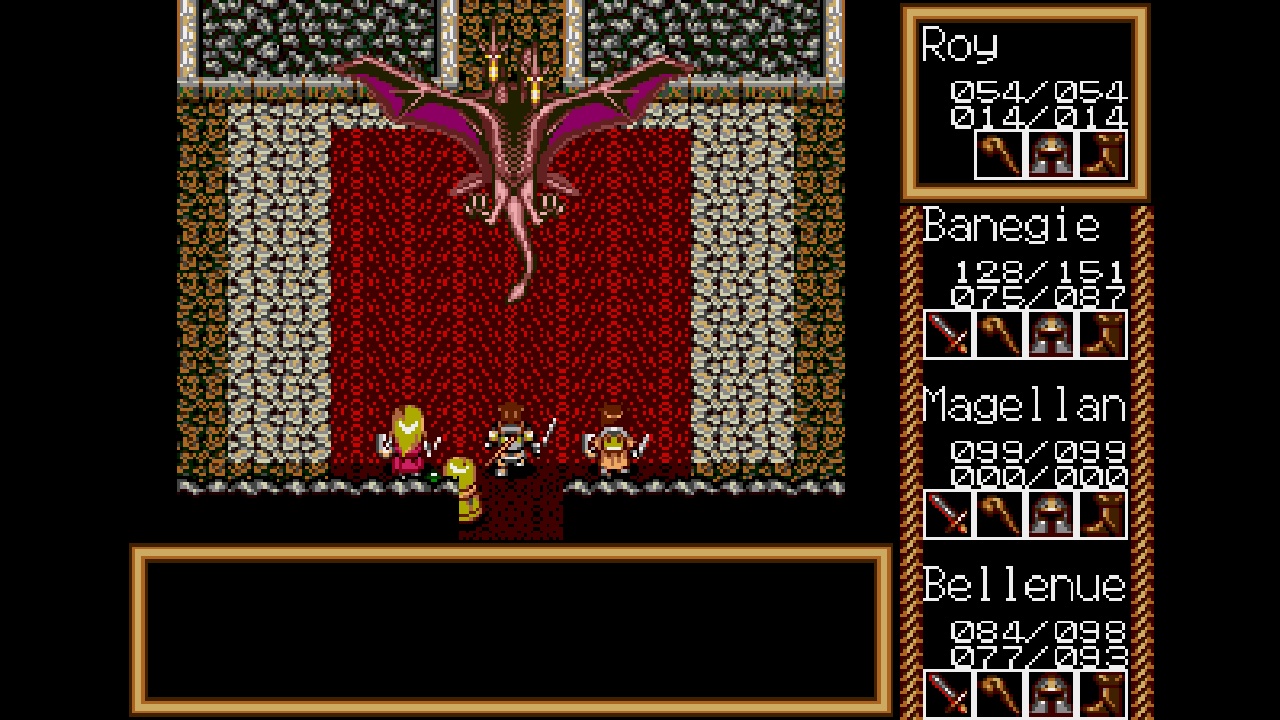Click Bellenue's boots icon
1280x720 pixels.
(1102, 694)
